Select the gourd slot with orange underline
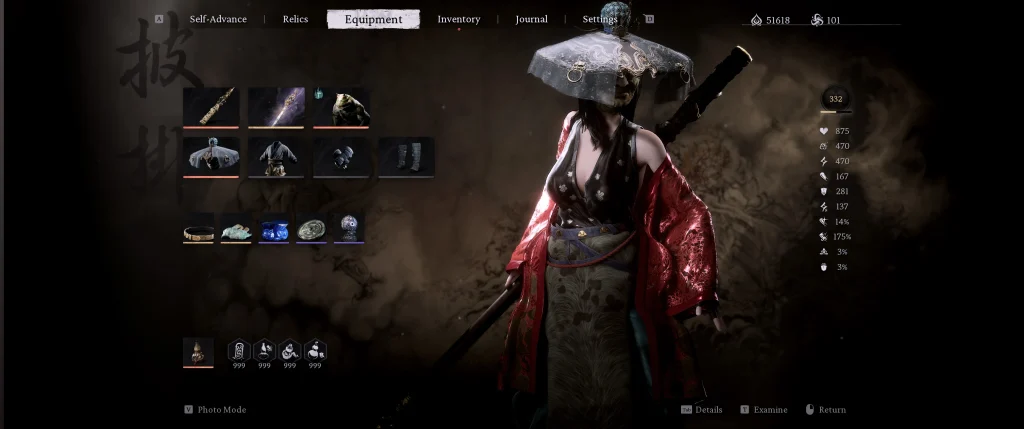 click(x=198, y=351)
